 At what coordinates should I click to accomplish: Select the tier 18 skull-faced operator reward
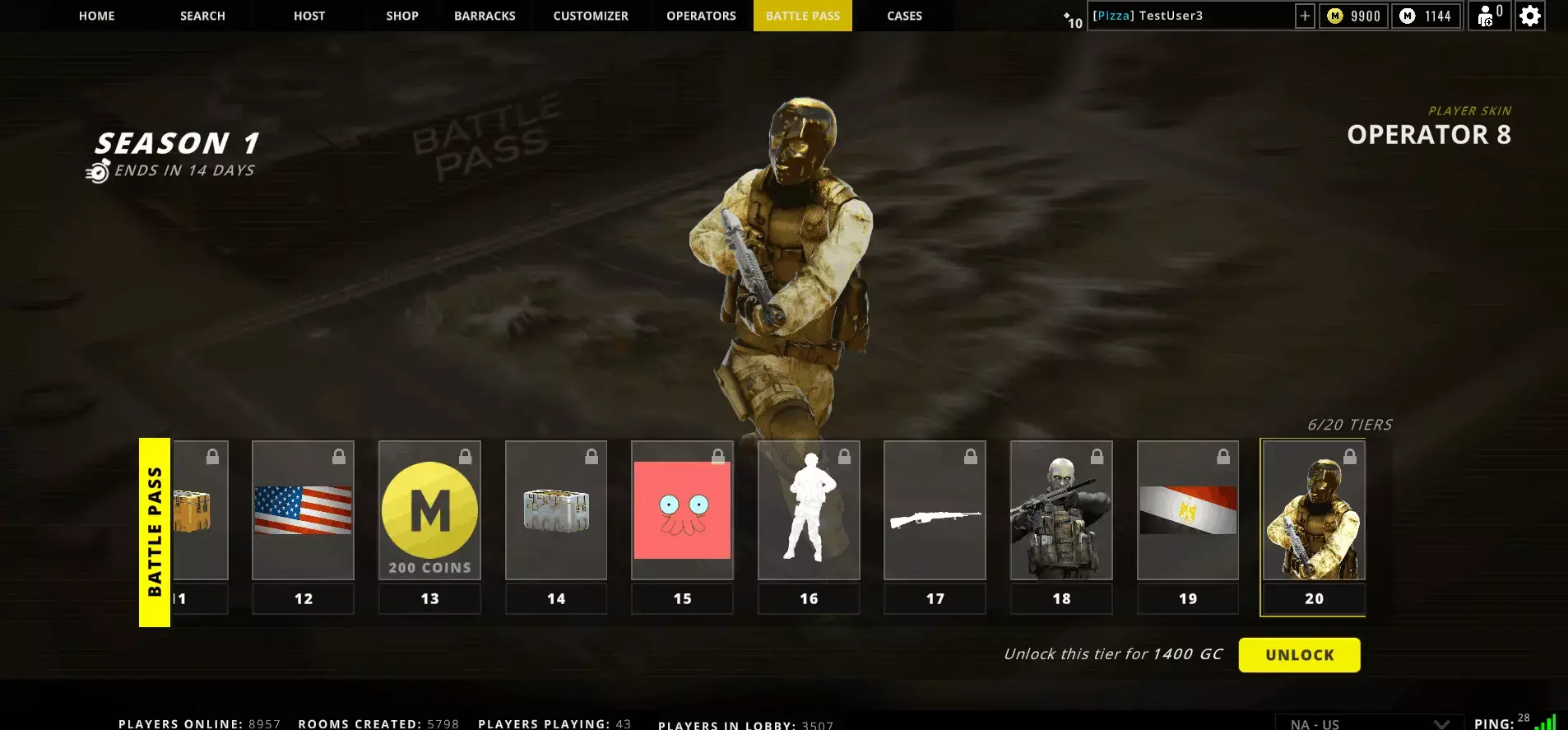click(x=1061, y=510)
